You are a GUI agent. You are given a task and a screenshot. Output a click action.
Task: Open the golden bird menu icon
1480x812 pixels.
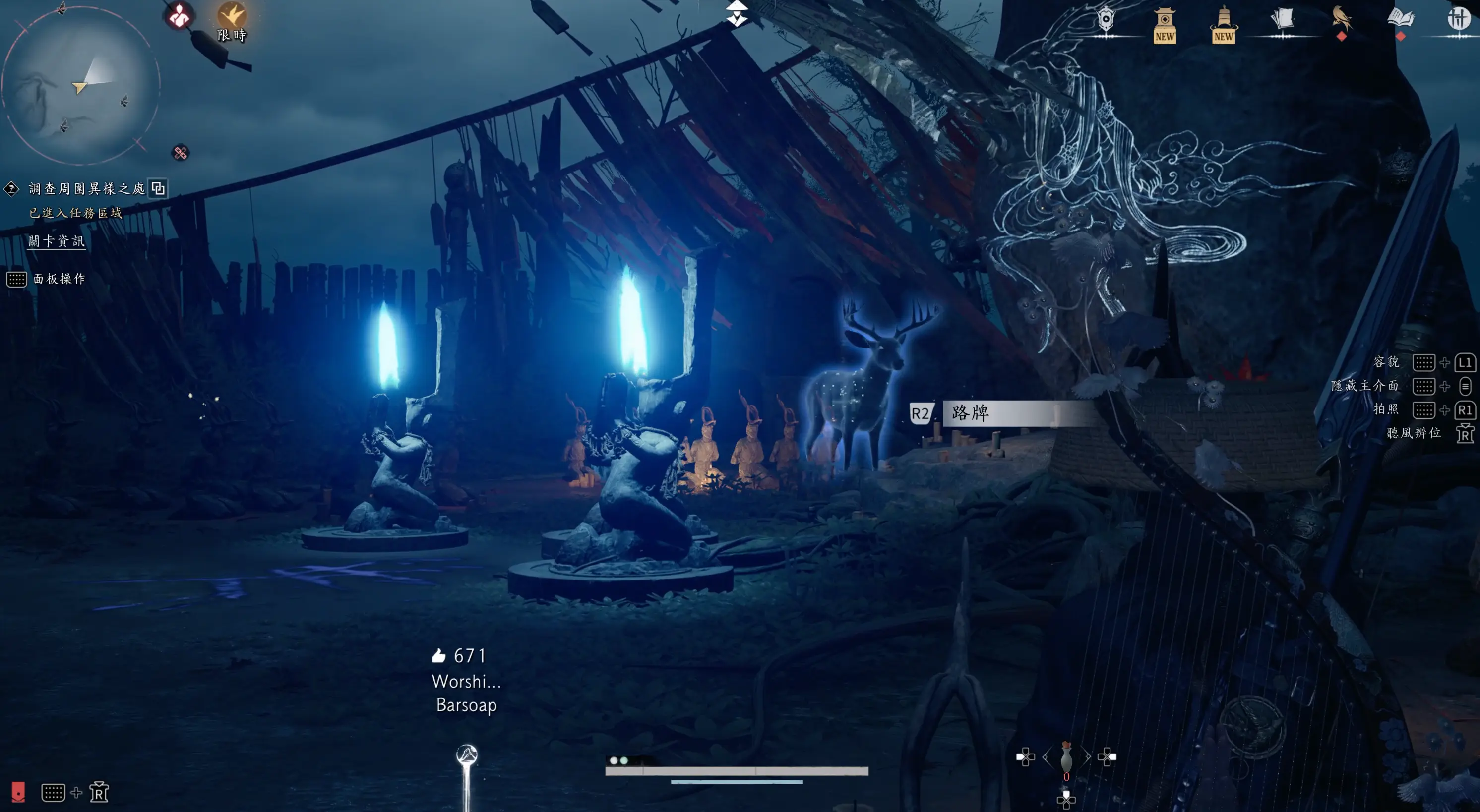(1342, 19)
